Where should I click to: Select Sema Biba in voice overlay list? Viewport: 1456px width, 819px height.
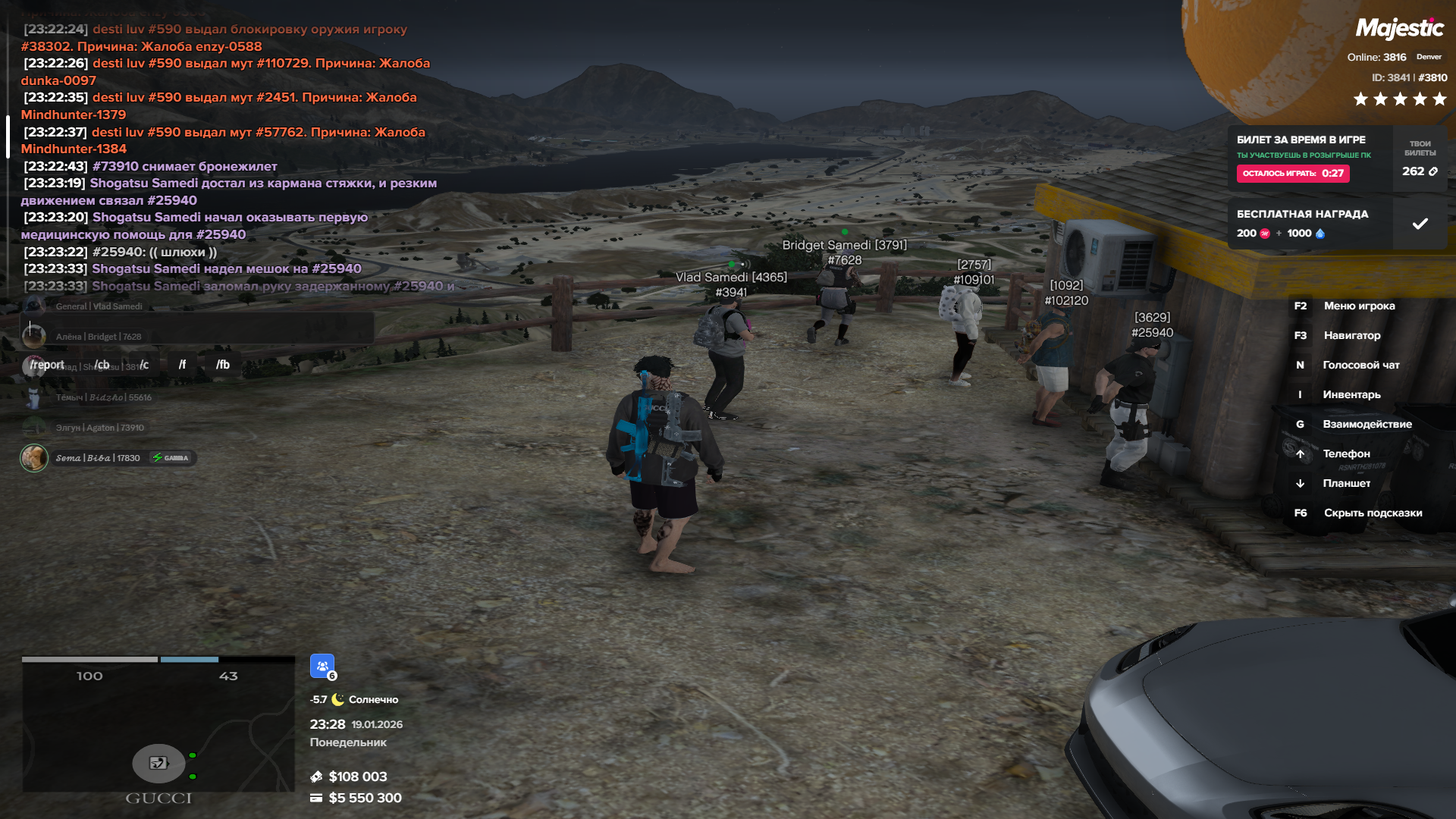click(x=97, y=458)
